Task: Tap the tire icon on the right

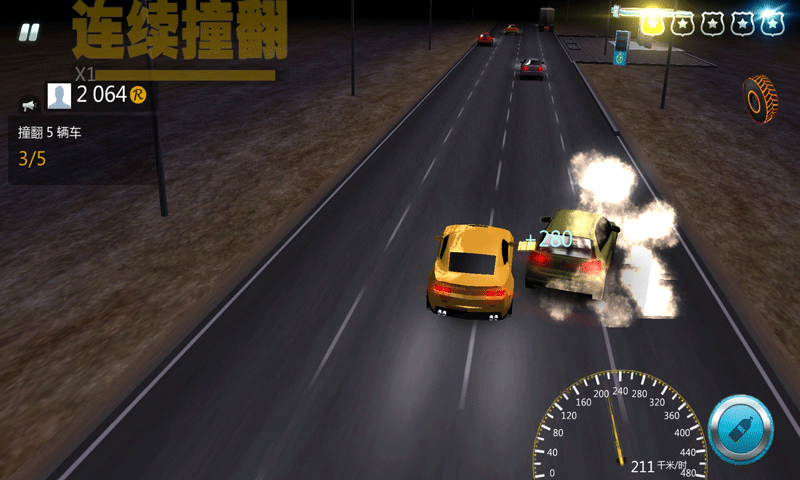Action: click(x=762, y=98)
